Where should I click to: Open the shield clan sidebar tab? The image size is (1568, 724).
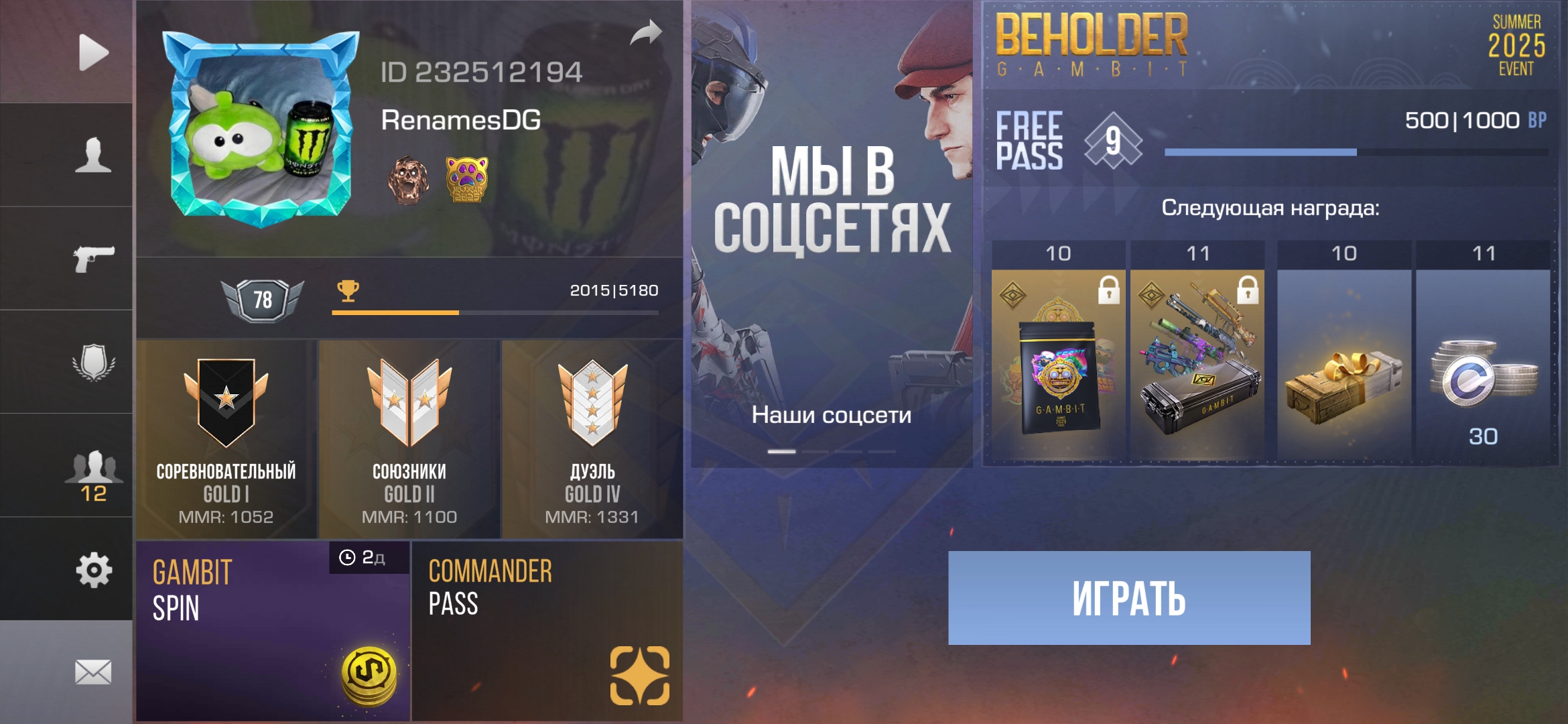(x=93, y=362)
